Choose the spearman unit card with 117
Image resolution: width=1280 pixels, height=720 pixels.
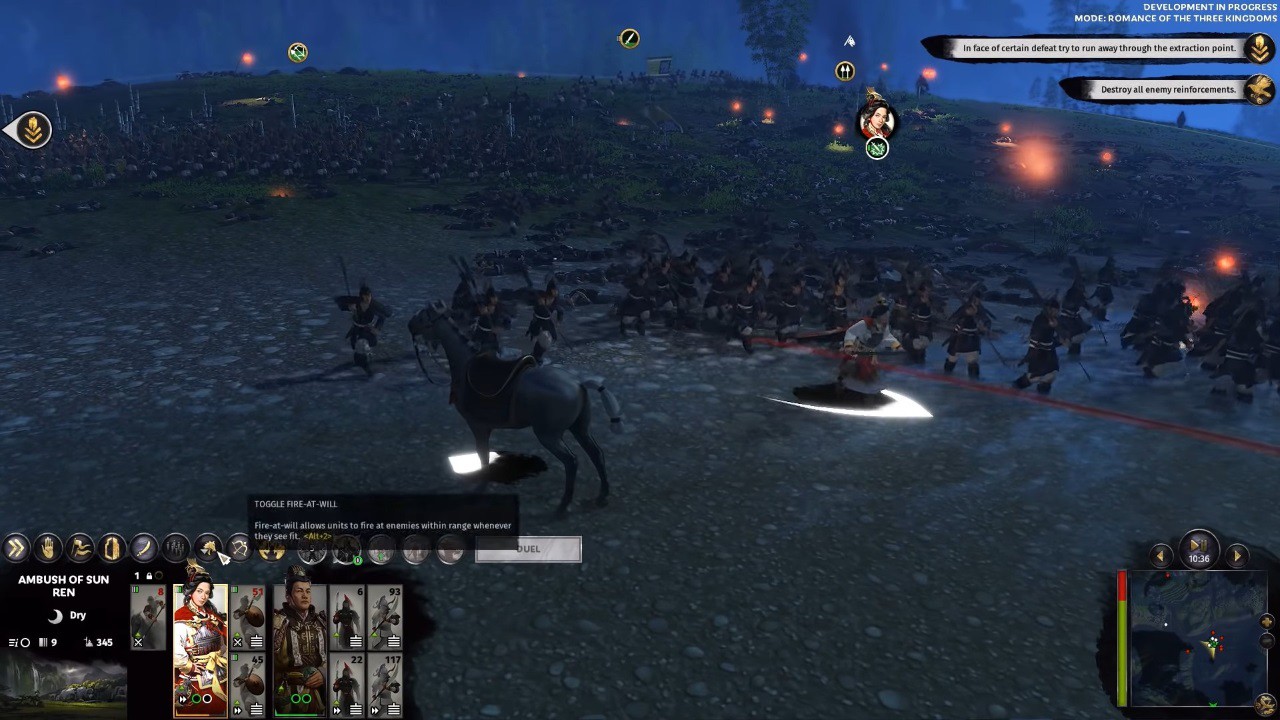[385, 684]
